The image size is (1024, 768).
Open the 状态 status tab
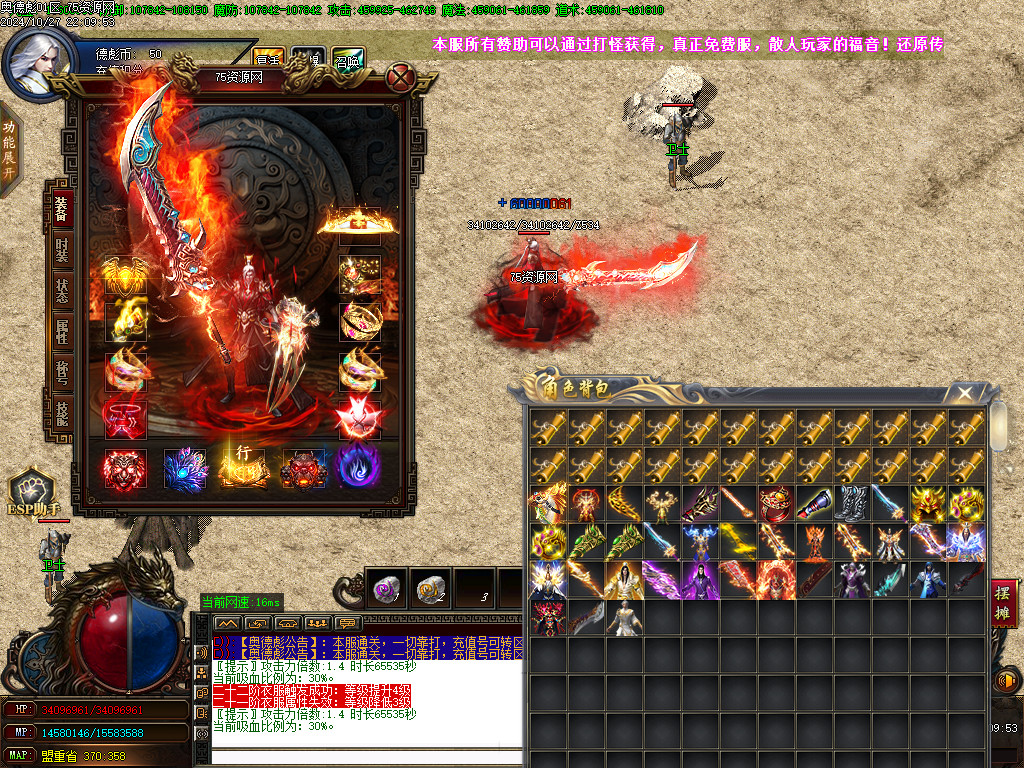point(62,291)
